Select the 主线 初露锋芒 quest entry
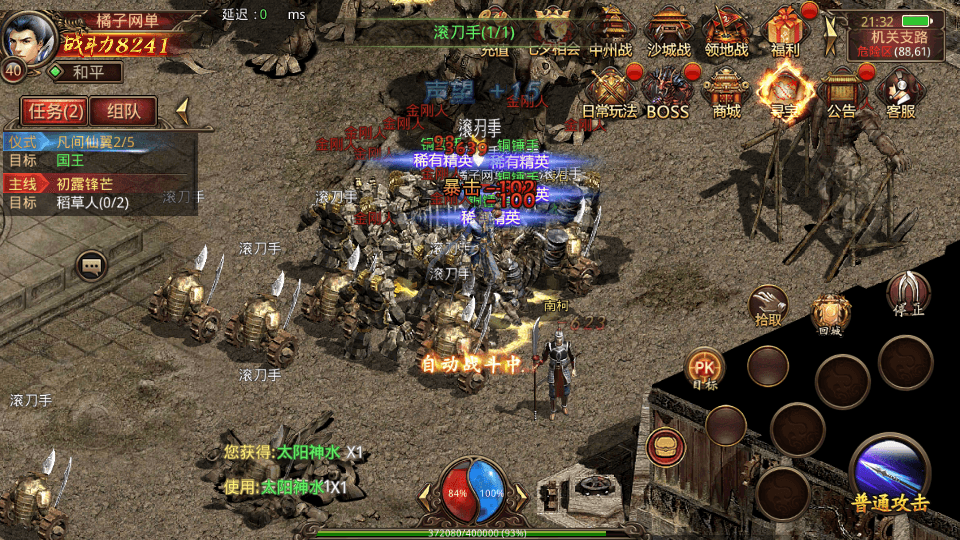Screen dimensions: 960x540 [99, 184]
